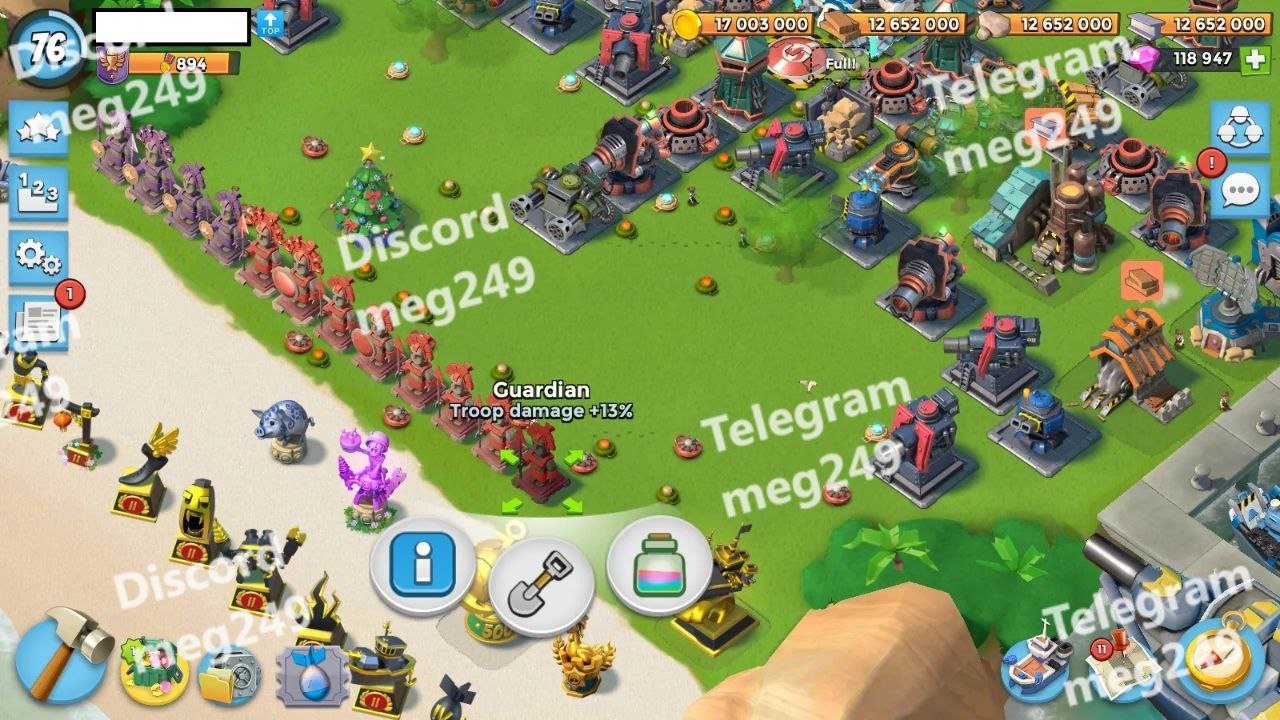This screenshot has width=1280, height=720.
Task: Open the Task Force menu
Action: click(x=1240, y=128)
